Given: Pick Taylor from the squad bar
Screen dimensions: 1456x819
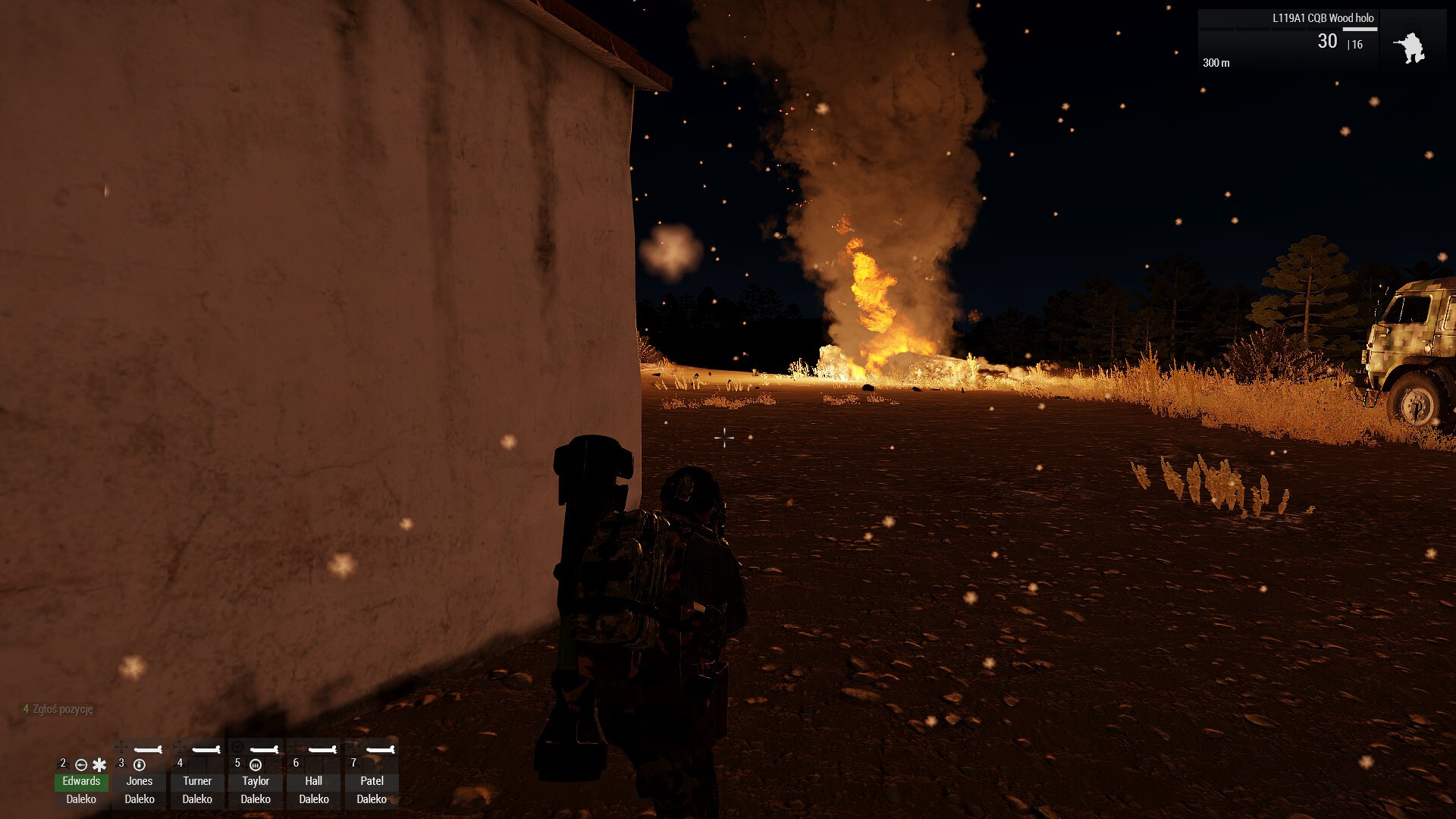Looking at the screenshot, I should [x=256, y=780].
